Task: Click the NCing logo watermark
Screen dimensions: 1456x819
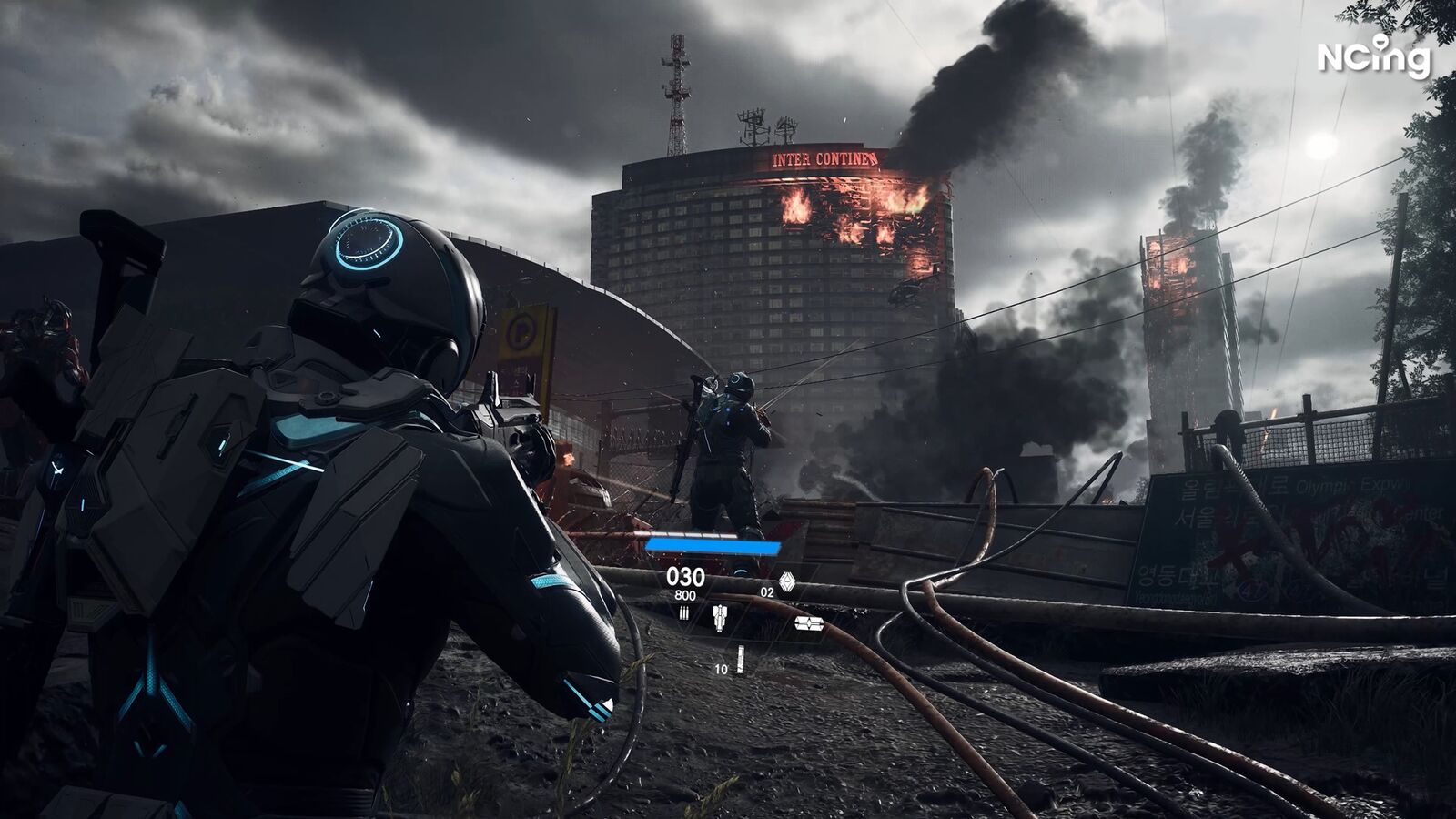Action: [x=1373, y=57]
